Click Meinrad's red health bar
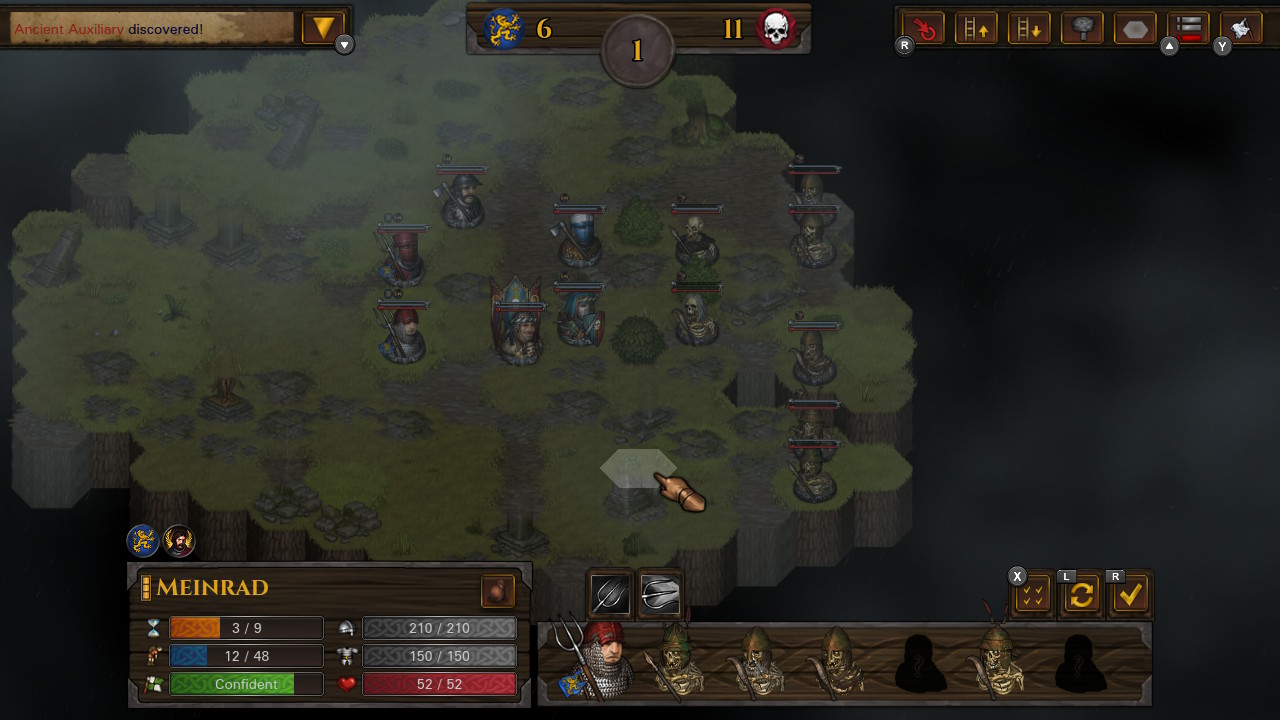The image size is (1280, 720). 441,684
